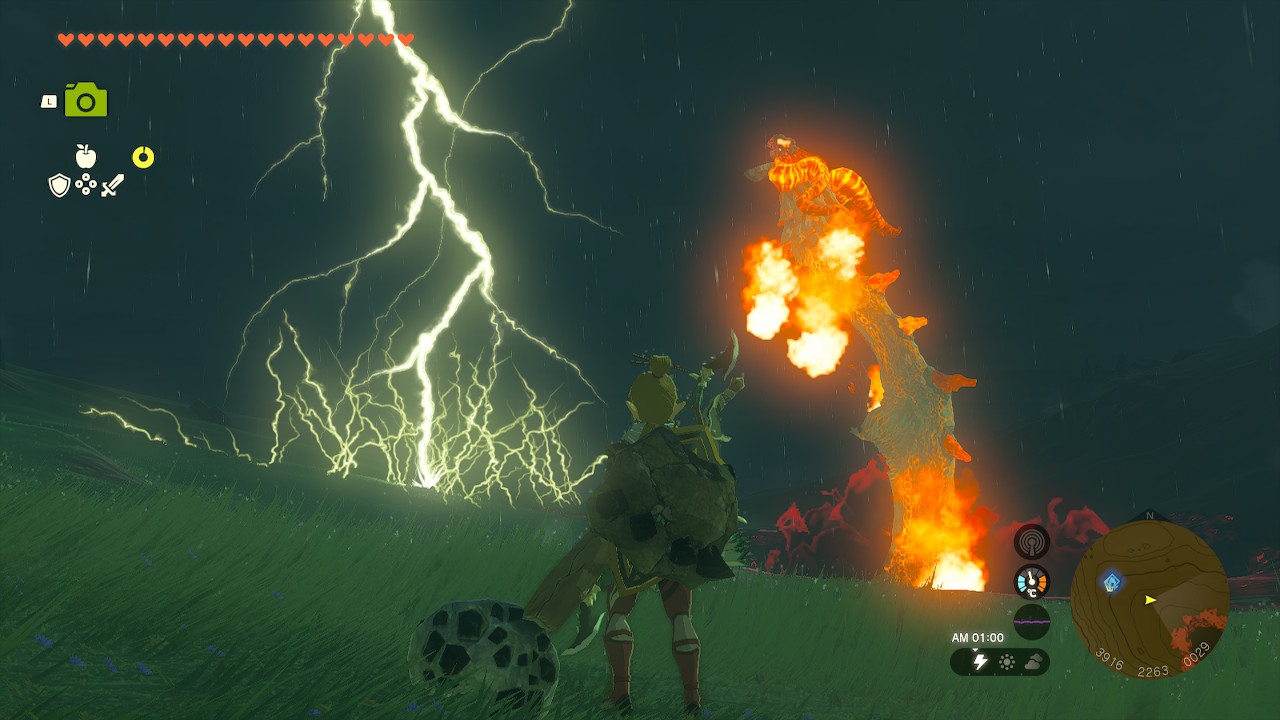Open the sword weapon quick-select icon
1280x720 pixels.
pos(112,185)
